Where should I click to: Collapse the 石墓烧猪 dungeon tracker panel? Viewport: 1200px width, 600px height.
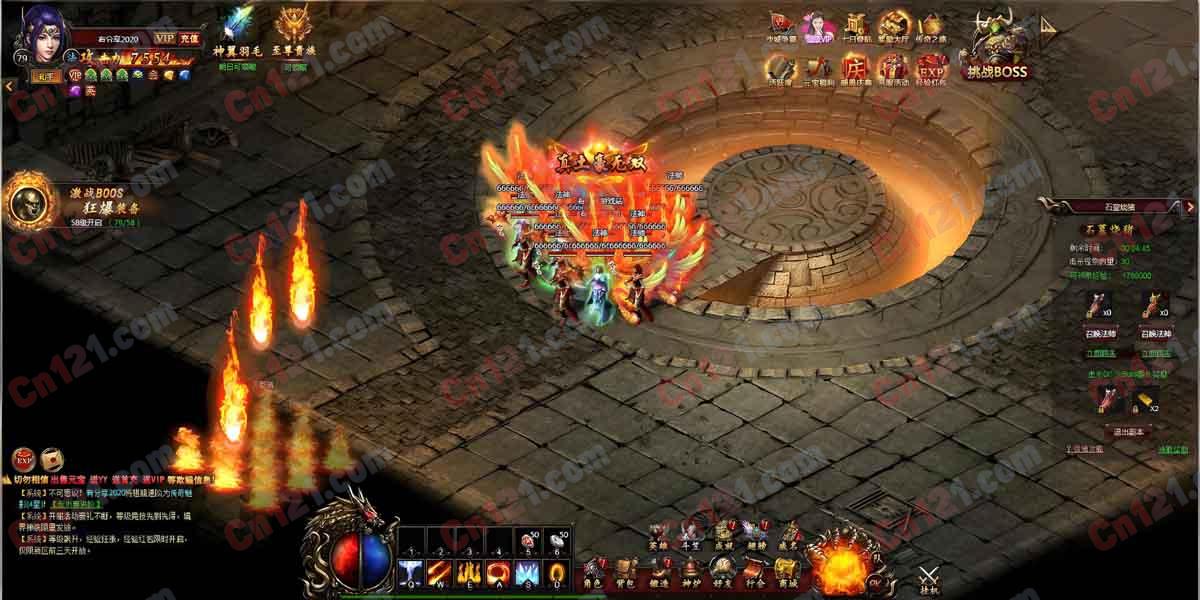pyautogui.click(x=1190, y=206)
